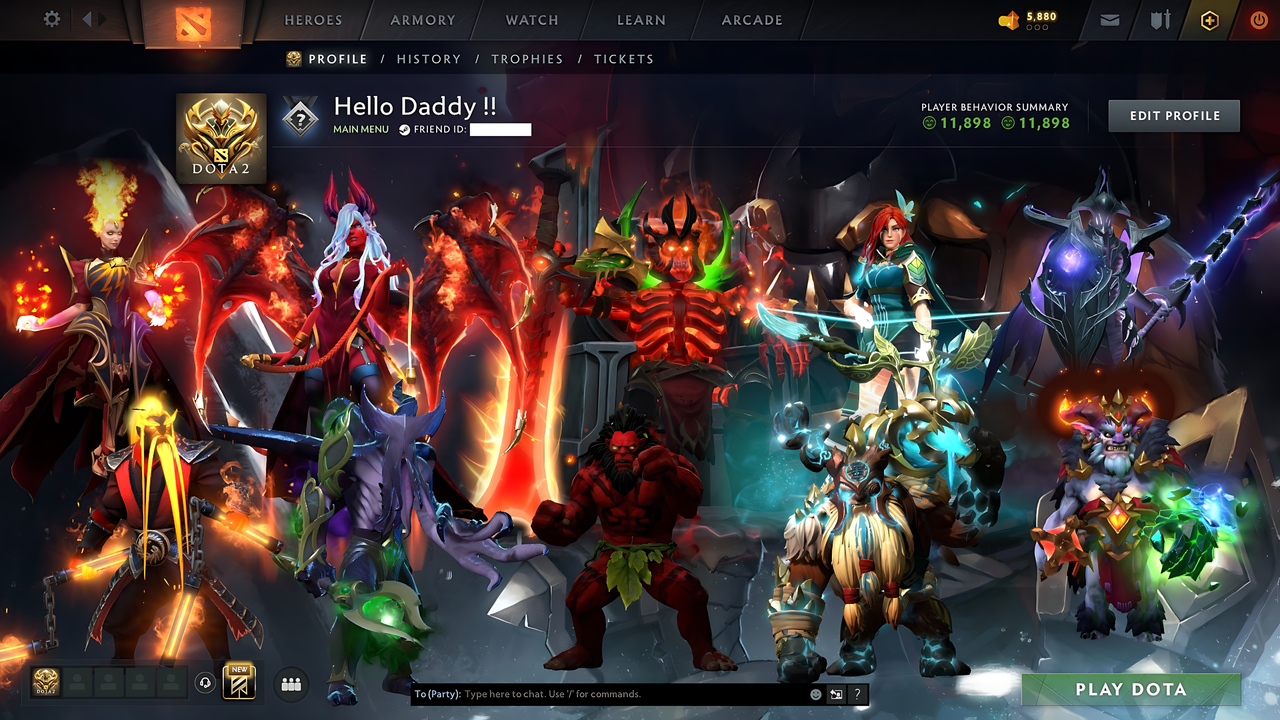Toggle party voice chat with the headset icon
The width and height of the screenshot is (1280, 720).
pos(204,682)
